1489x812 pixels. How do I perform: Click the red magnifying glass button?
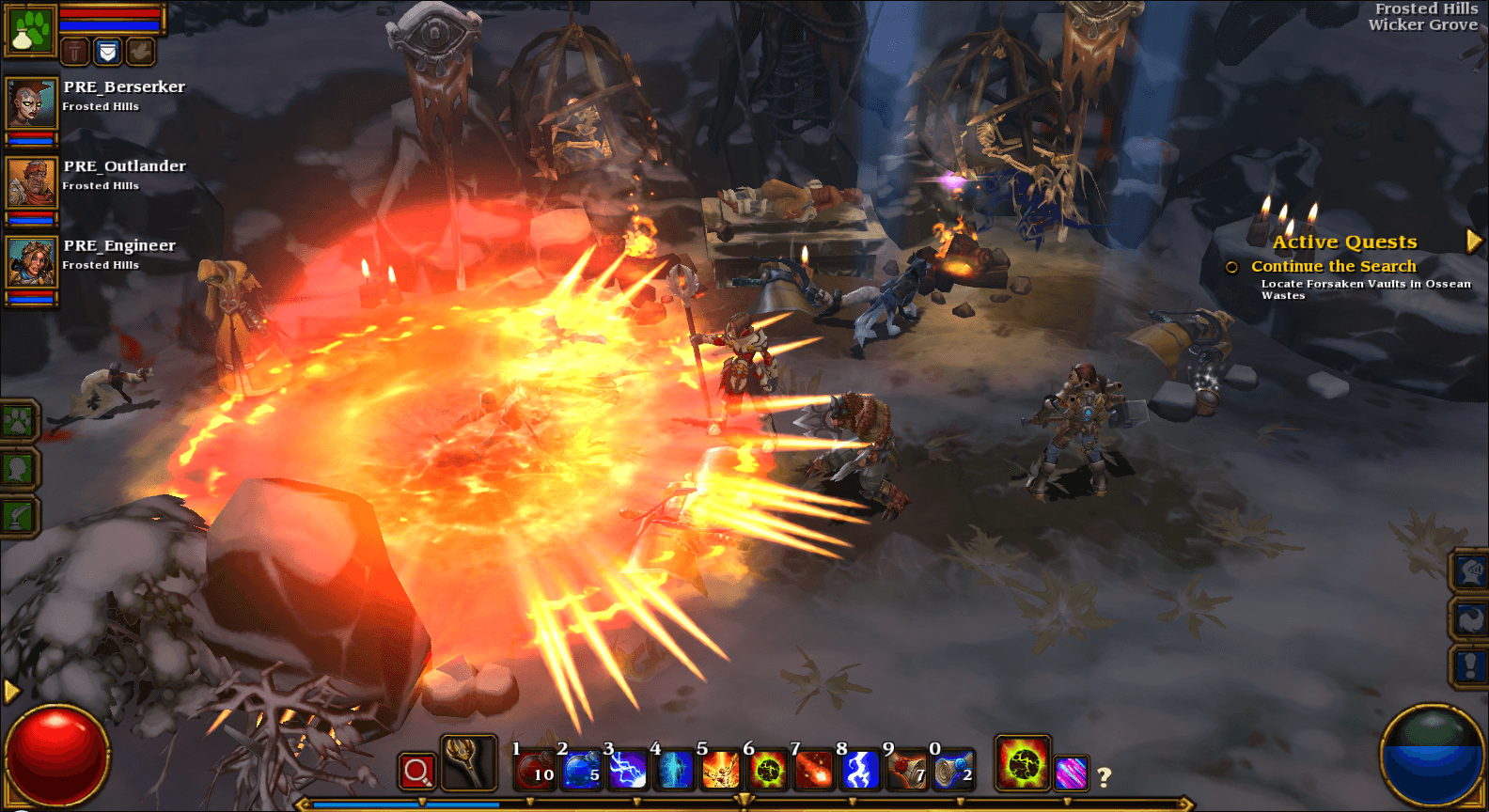[416, 772]
